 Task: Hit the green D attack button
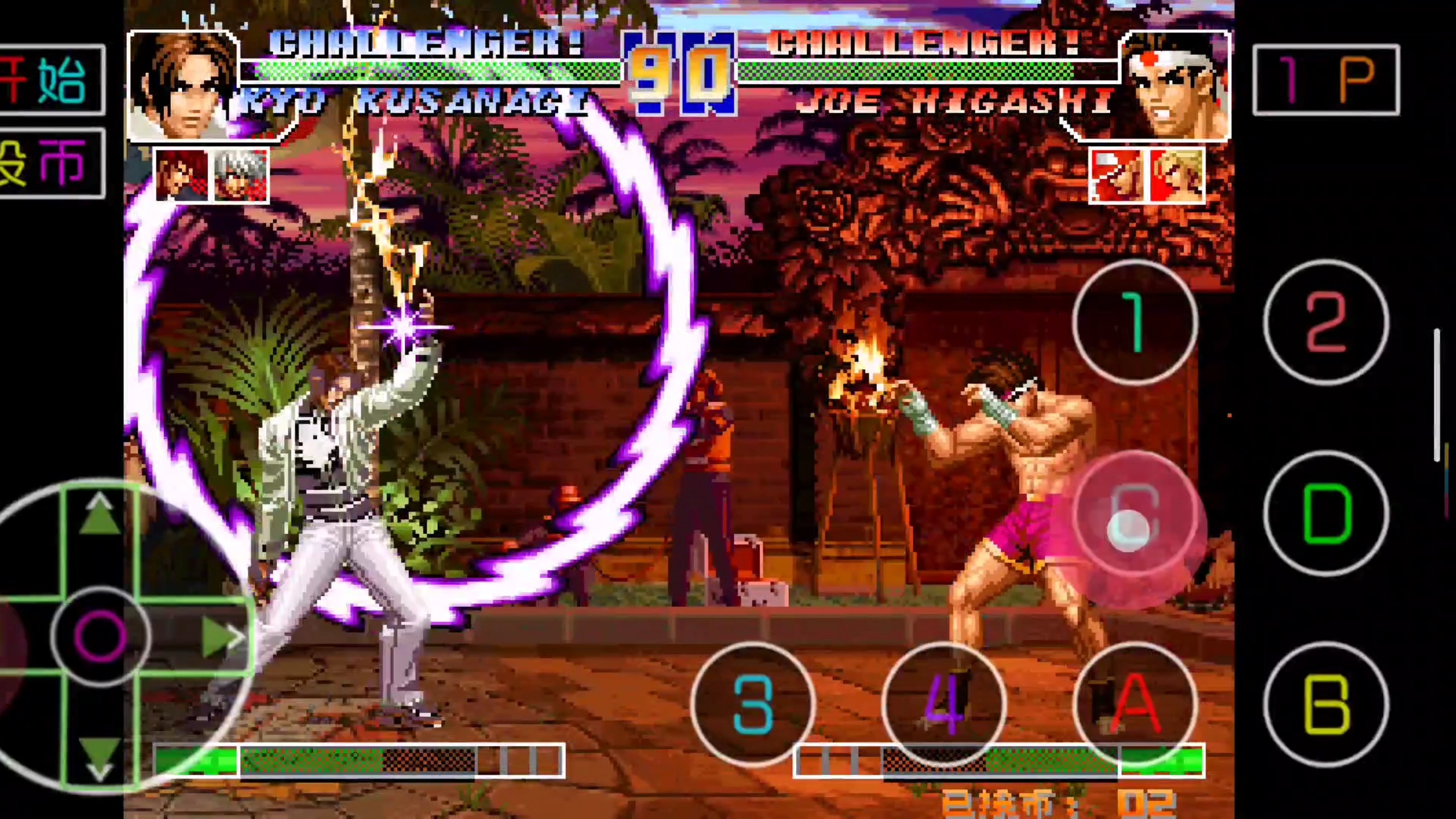pos(1326,514)
